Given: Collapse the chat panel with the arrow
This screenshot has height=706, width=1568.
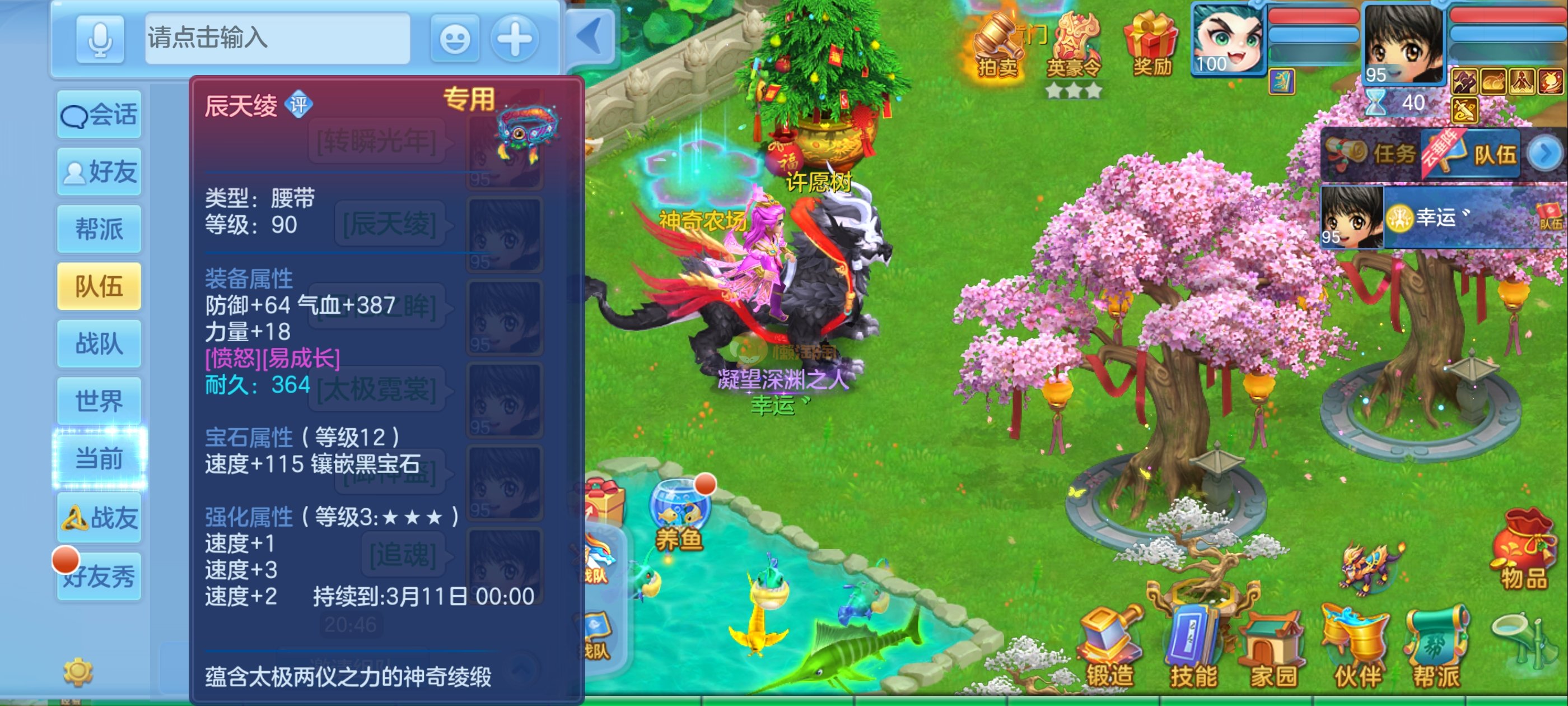Looking at the screenshot, I should (590, 36).
